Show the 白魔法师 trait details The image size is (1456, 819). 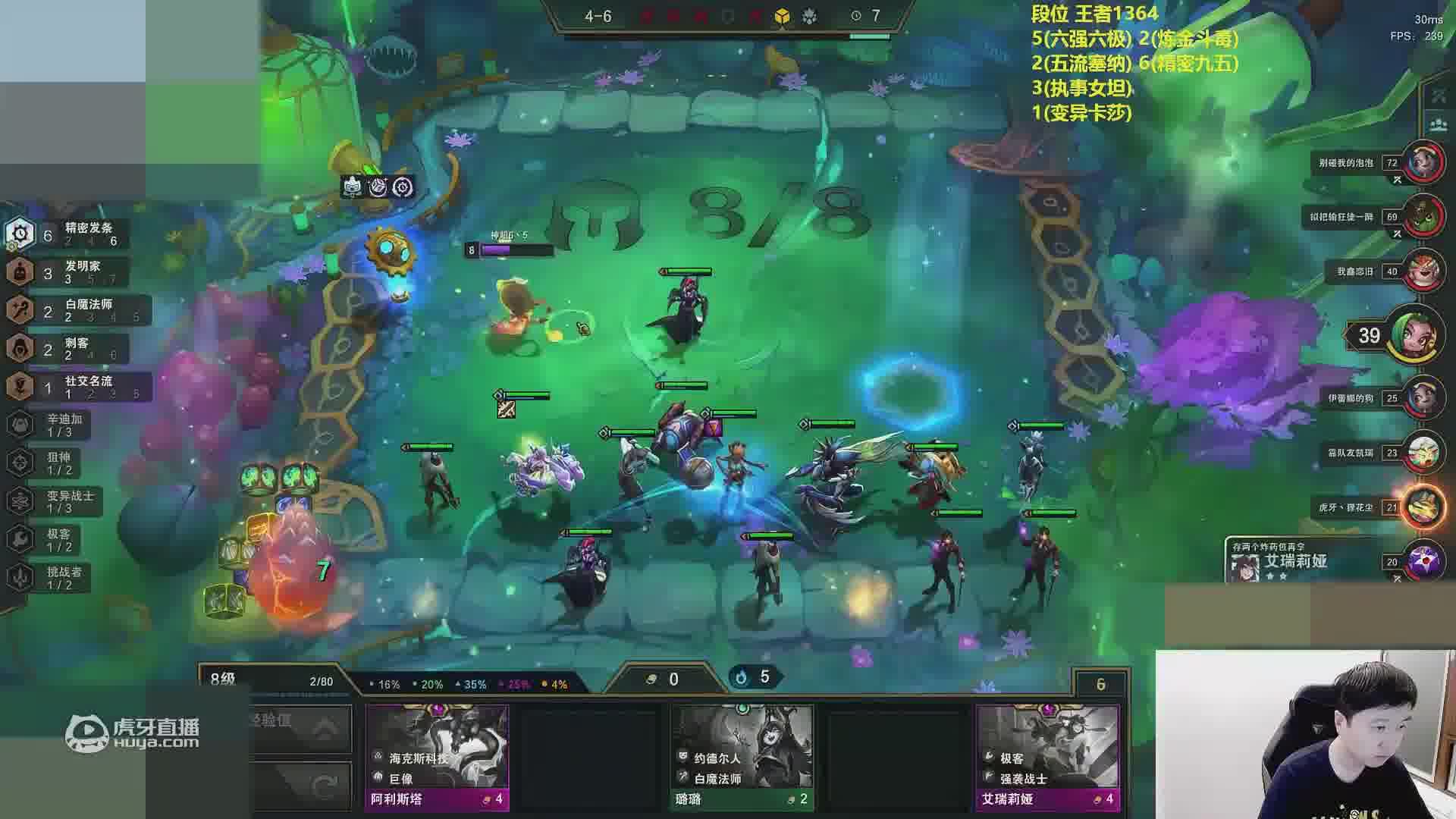[x=76, y=311]
